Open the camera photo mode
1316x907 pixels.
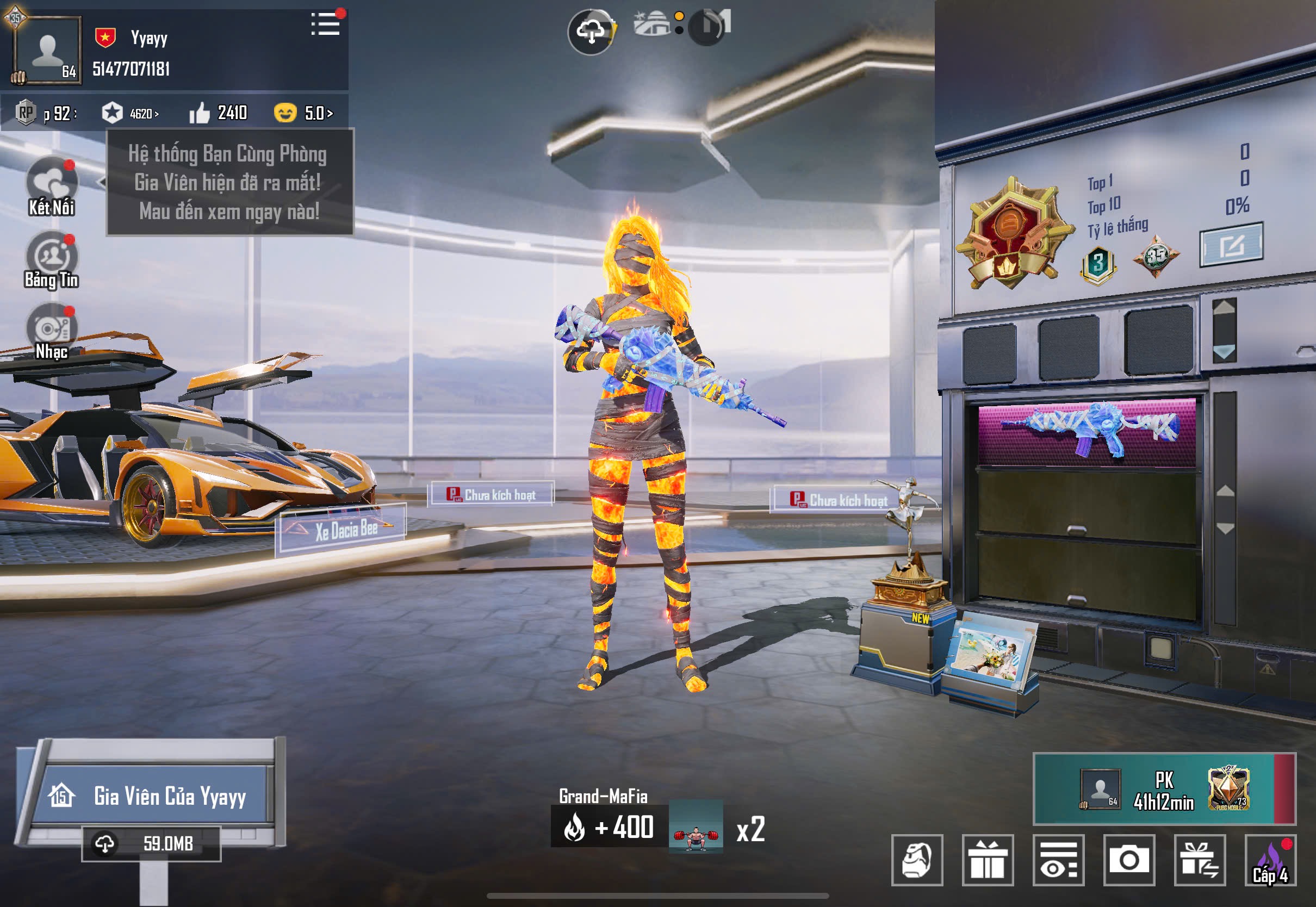click(1129, 860)
